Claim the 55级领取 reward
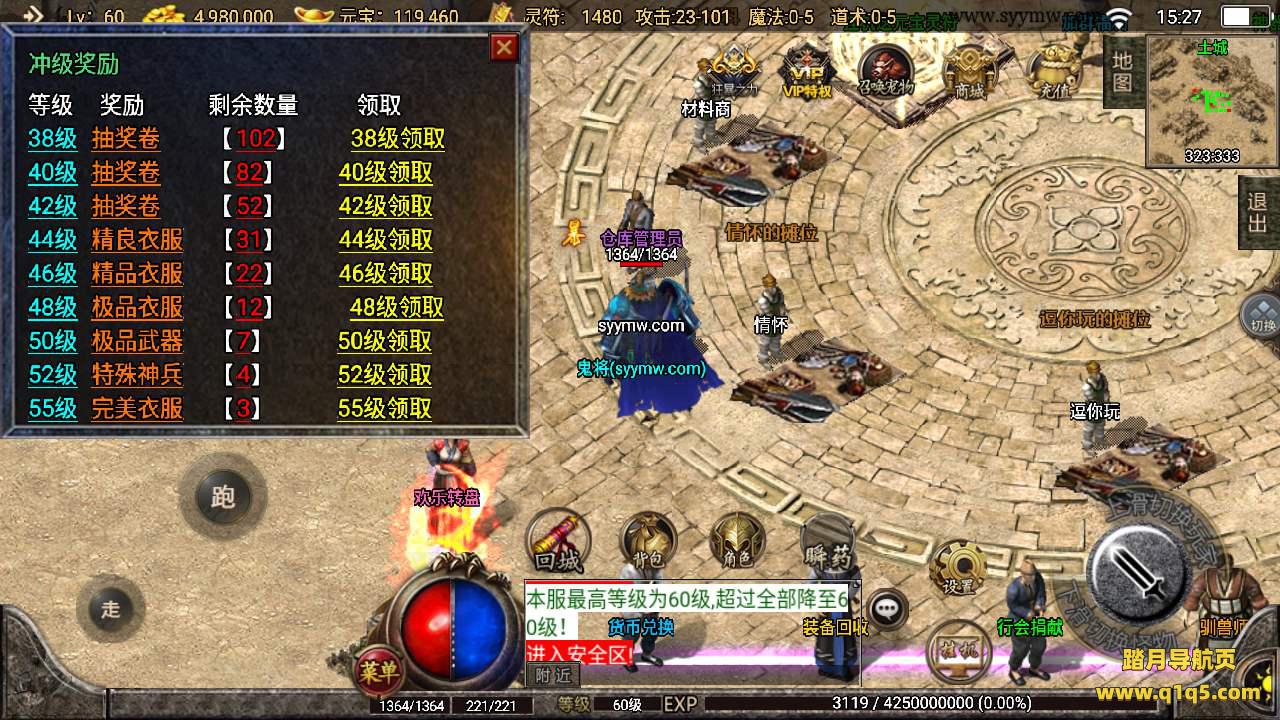The width and height of the screenshot is (1280, 720). (384, 408)
